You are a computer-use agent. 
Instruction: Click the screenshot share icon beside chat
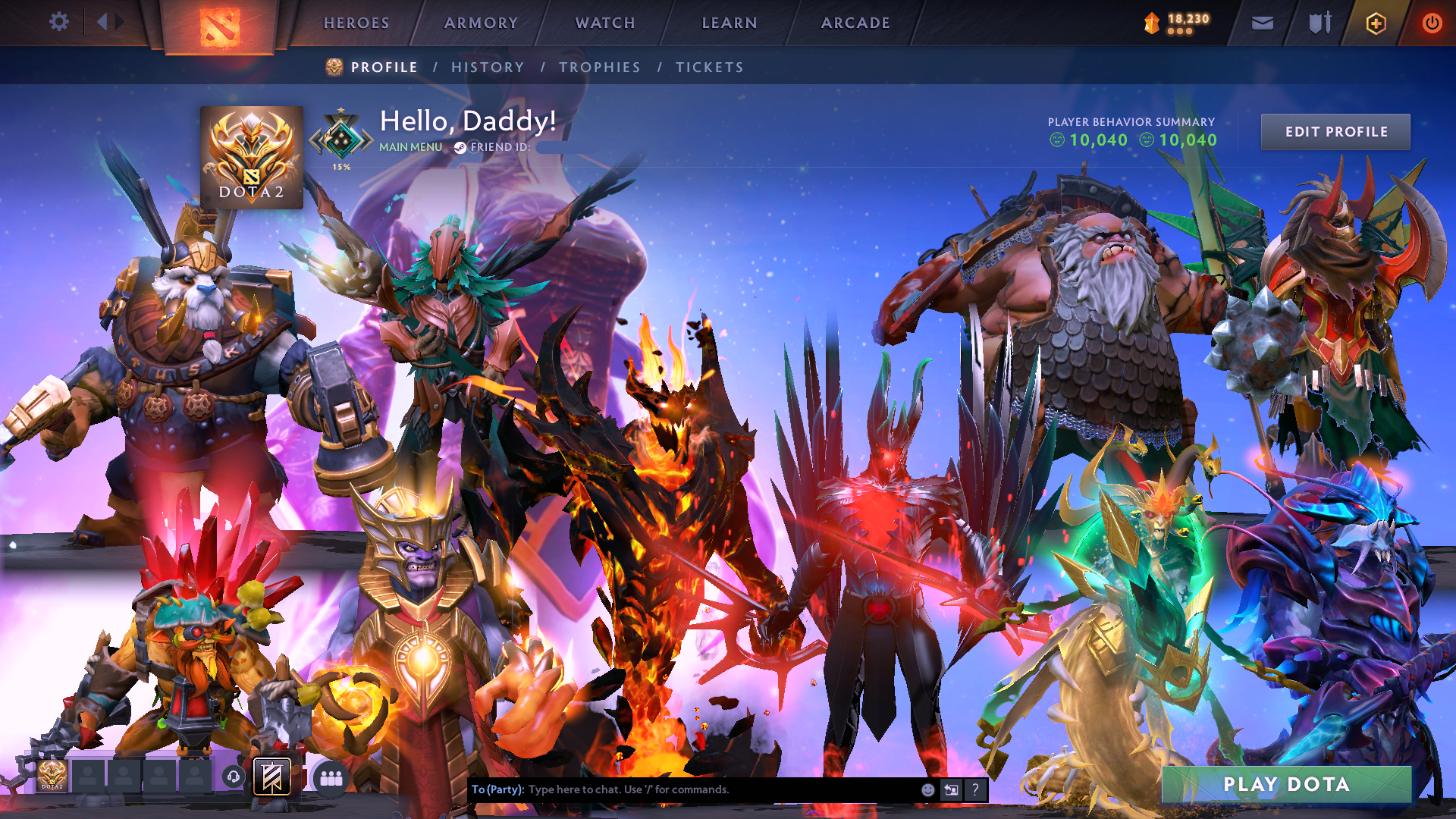(x=950, y=789)
